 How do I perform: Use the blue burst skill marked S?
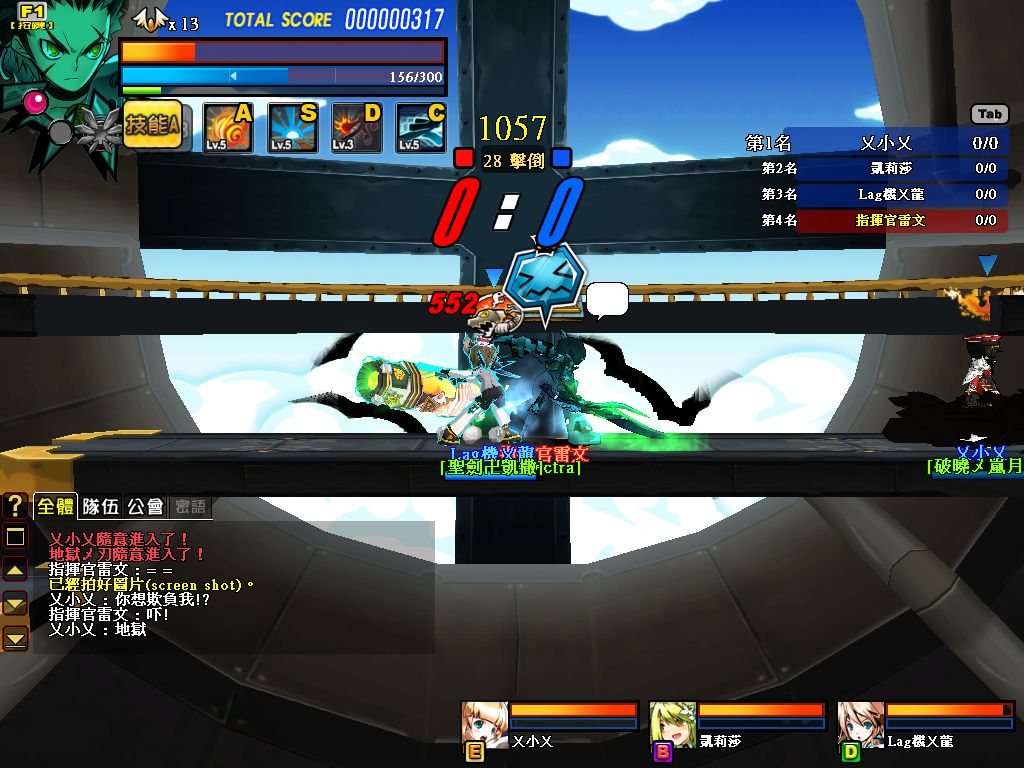pos(293,129)
